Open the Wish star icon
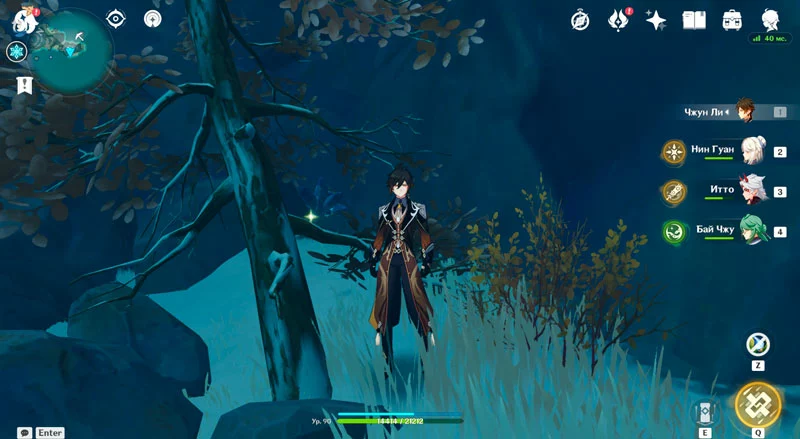This screenshot has width=800, height=439. pyautogui.click(x=656, y=19)
